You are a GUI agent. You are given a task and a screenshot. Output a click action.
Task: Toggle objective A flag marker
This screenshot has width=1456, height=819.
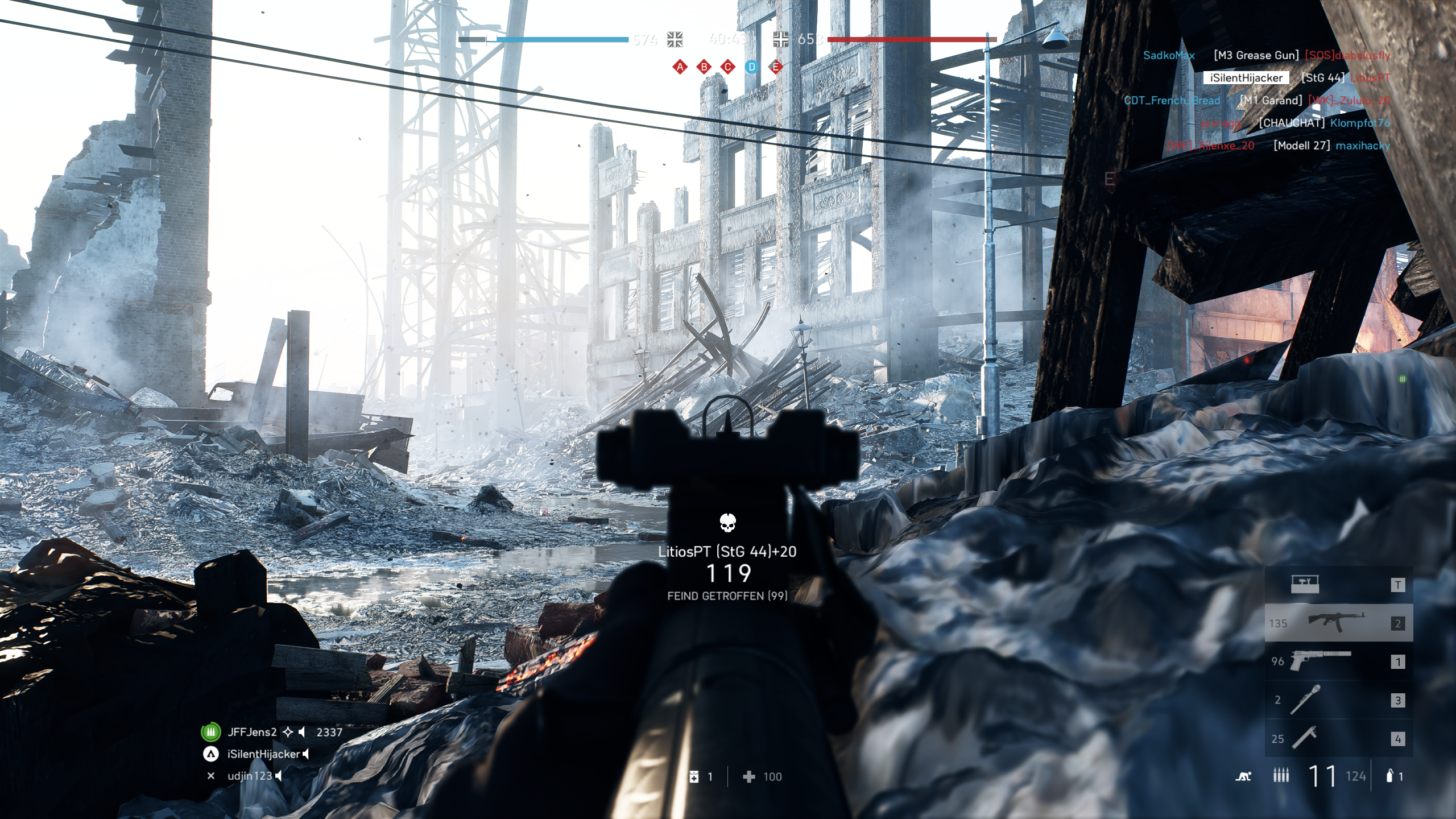pyautogui.click(x=679, y=67)
